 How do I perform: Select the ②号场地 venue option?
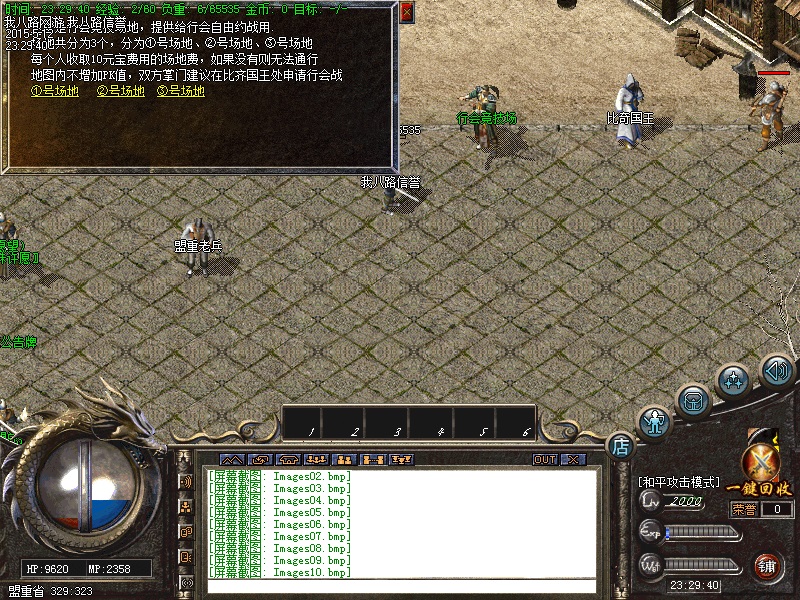pos(121,91)
